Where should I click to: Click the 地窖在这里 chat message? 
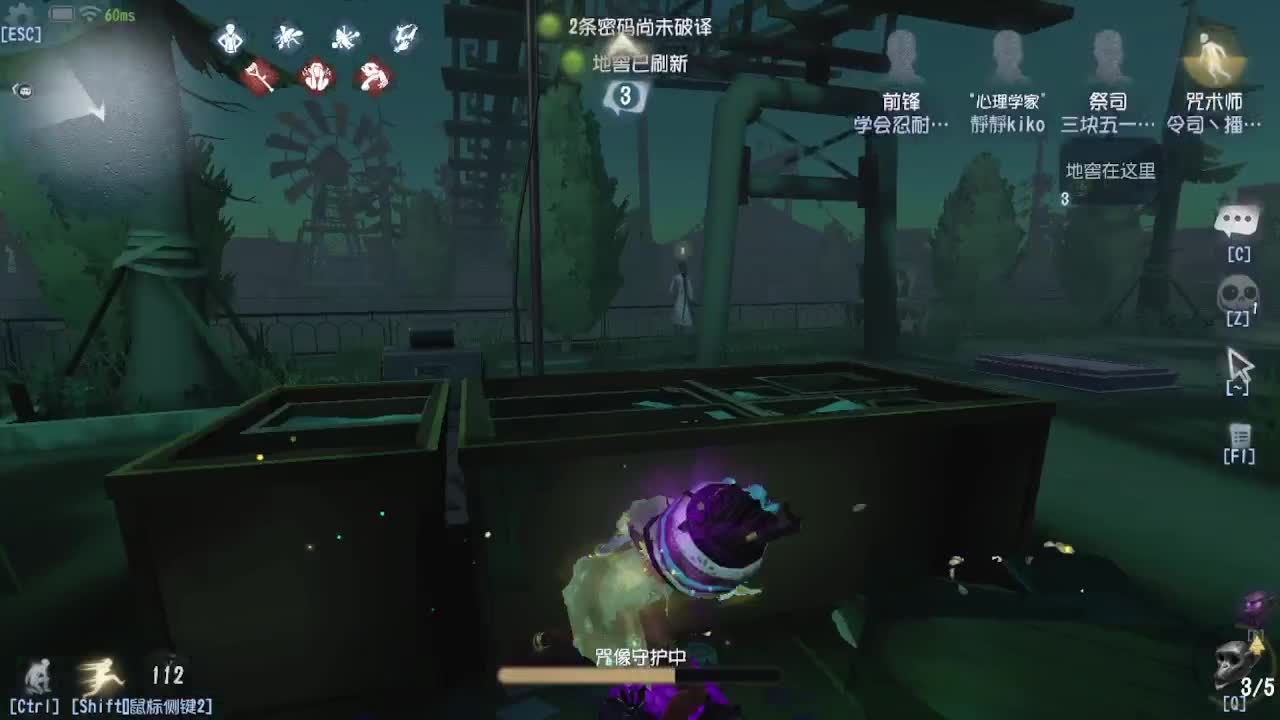(x=1110, y=172)
